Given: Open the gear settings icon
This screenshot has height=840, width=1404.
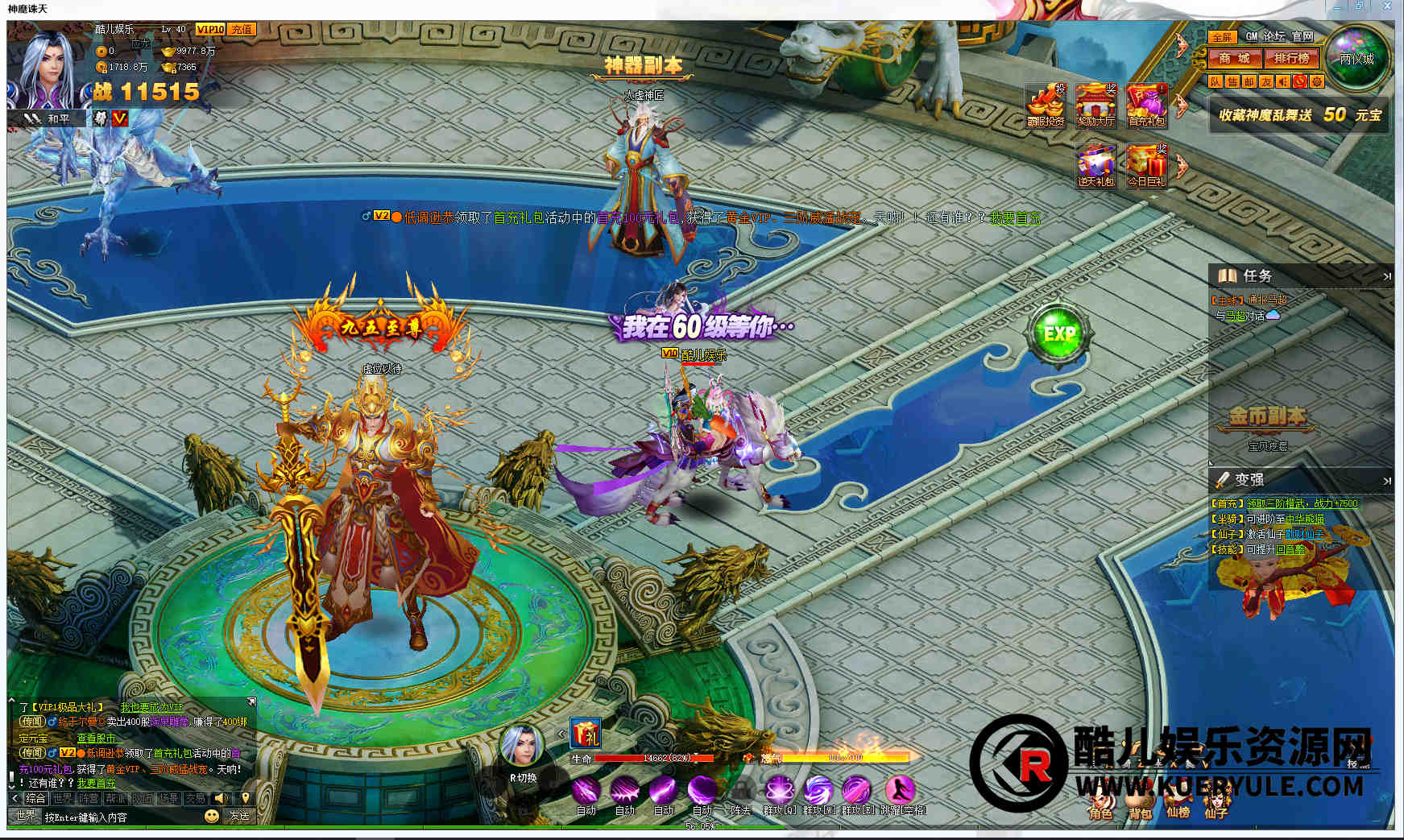Looking at the screenshot, I should [1317, 81].
